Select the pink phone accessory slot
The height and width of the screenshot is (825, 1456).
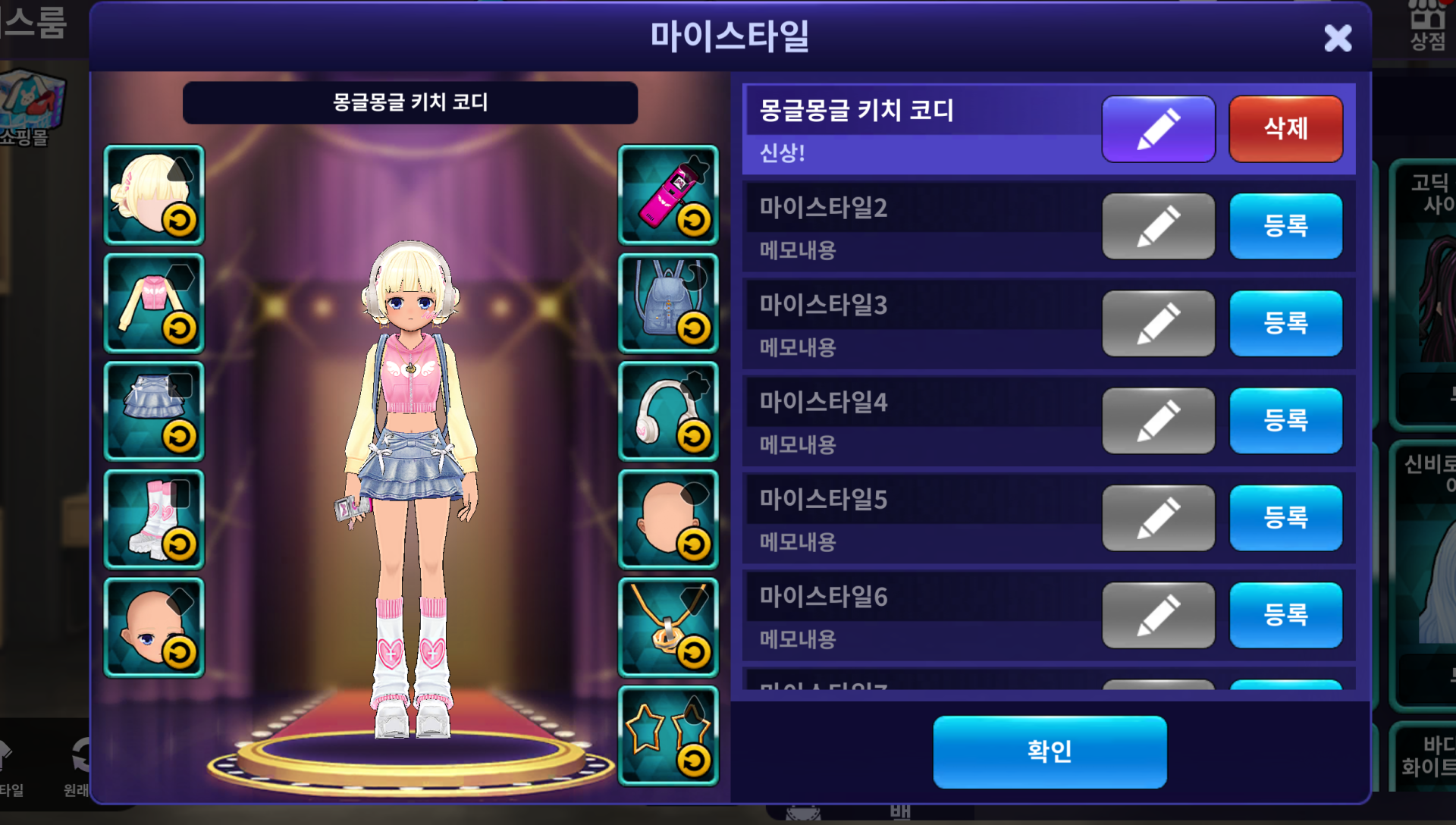click(668, 195)
